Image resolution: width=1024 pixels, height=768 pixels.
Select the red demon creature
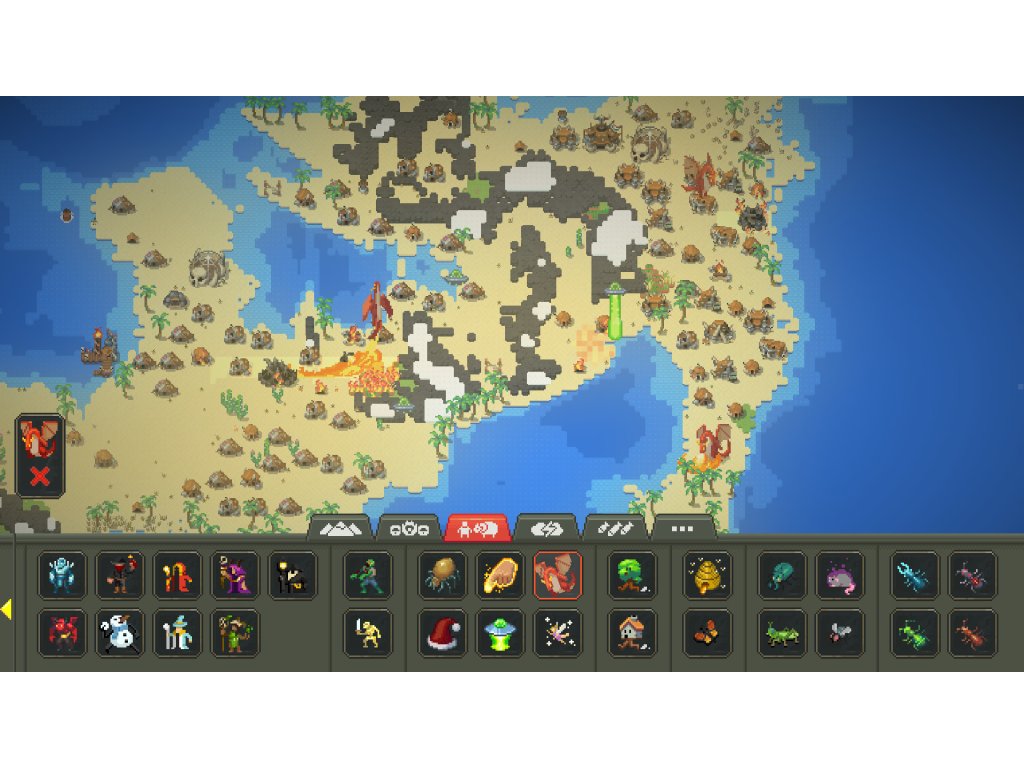pos(62,633)
